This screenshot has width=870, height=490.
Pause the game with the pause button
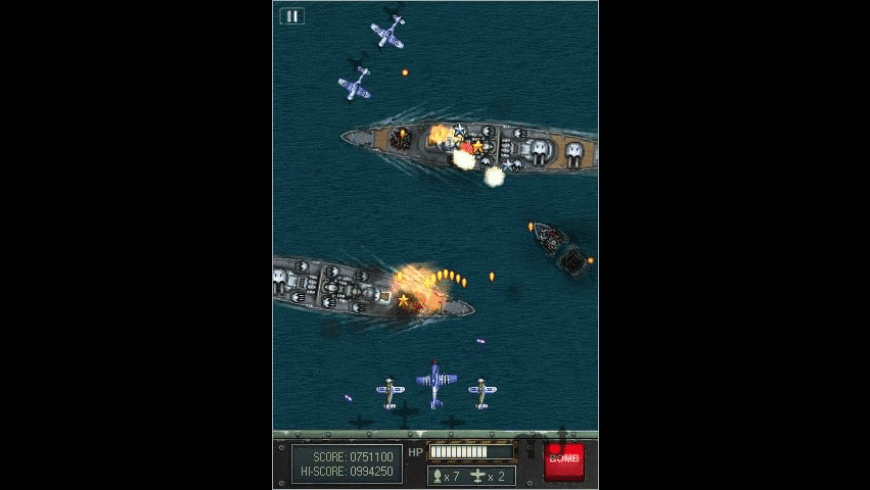tap(292, 16)
